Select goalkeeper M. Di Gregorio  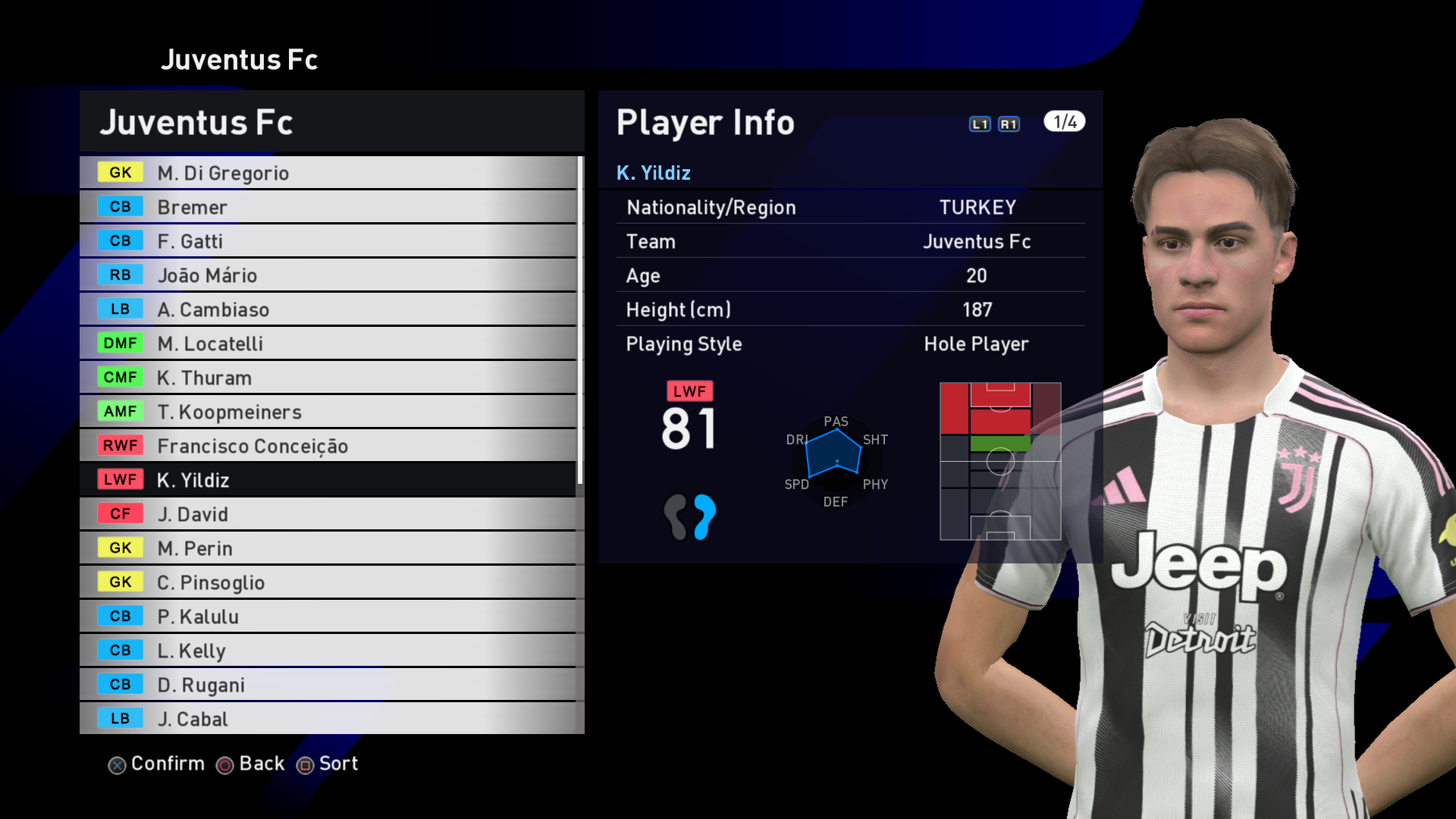[x=328, y=173]
